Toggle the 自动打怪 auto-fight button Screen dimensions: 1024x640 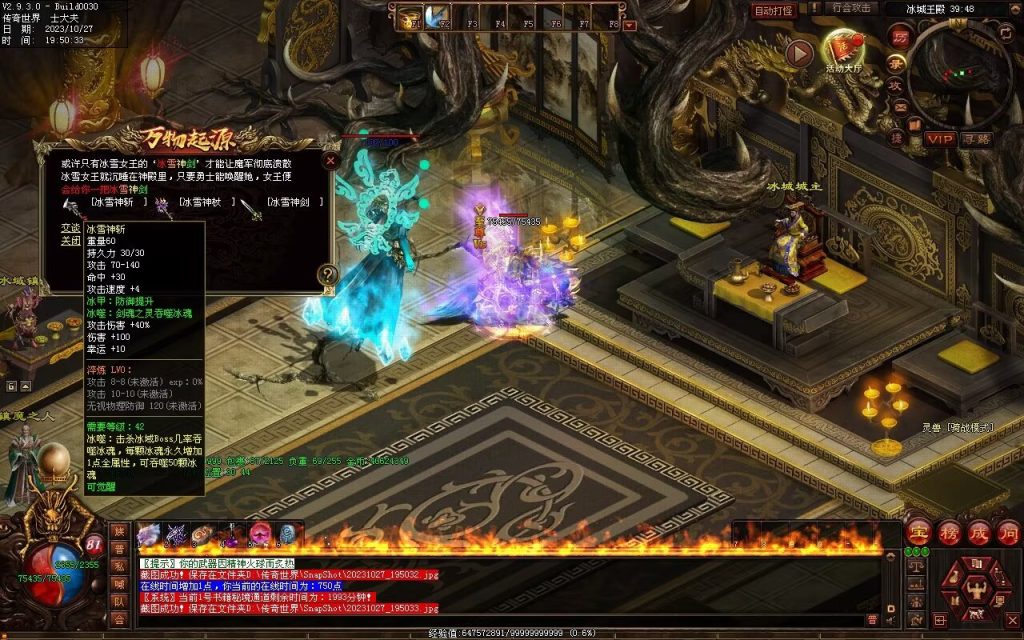tap(773, 10)
